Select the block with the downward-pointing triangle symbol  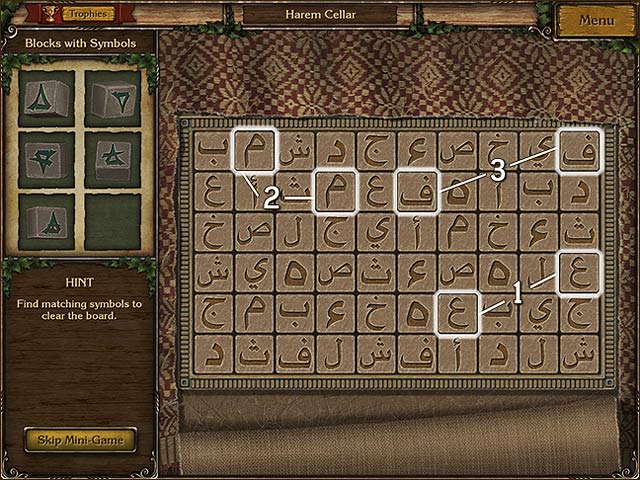[x=111, y=97]
